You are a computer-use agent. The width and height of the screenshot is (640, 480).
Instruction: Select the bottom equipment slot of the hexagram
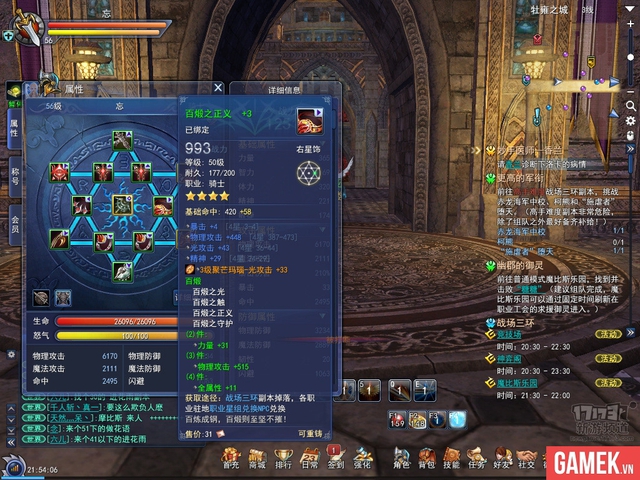click(122, 270)
